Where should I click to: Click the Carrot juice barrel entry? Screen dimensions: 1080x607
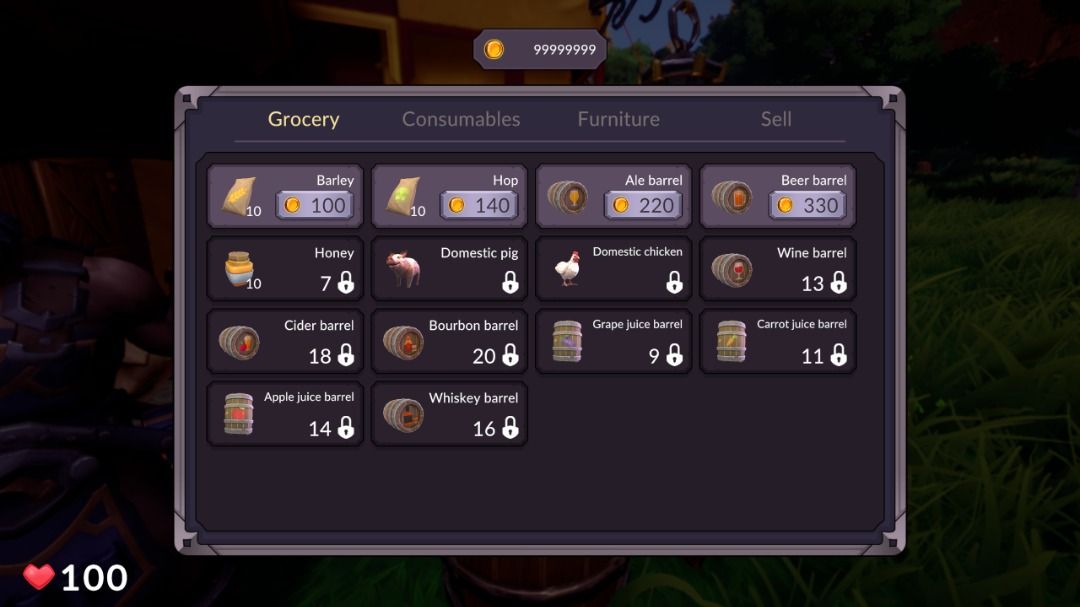click(778, 341)
